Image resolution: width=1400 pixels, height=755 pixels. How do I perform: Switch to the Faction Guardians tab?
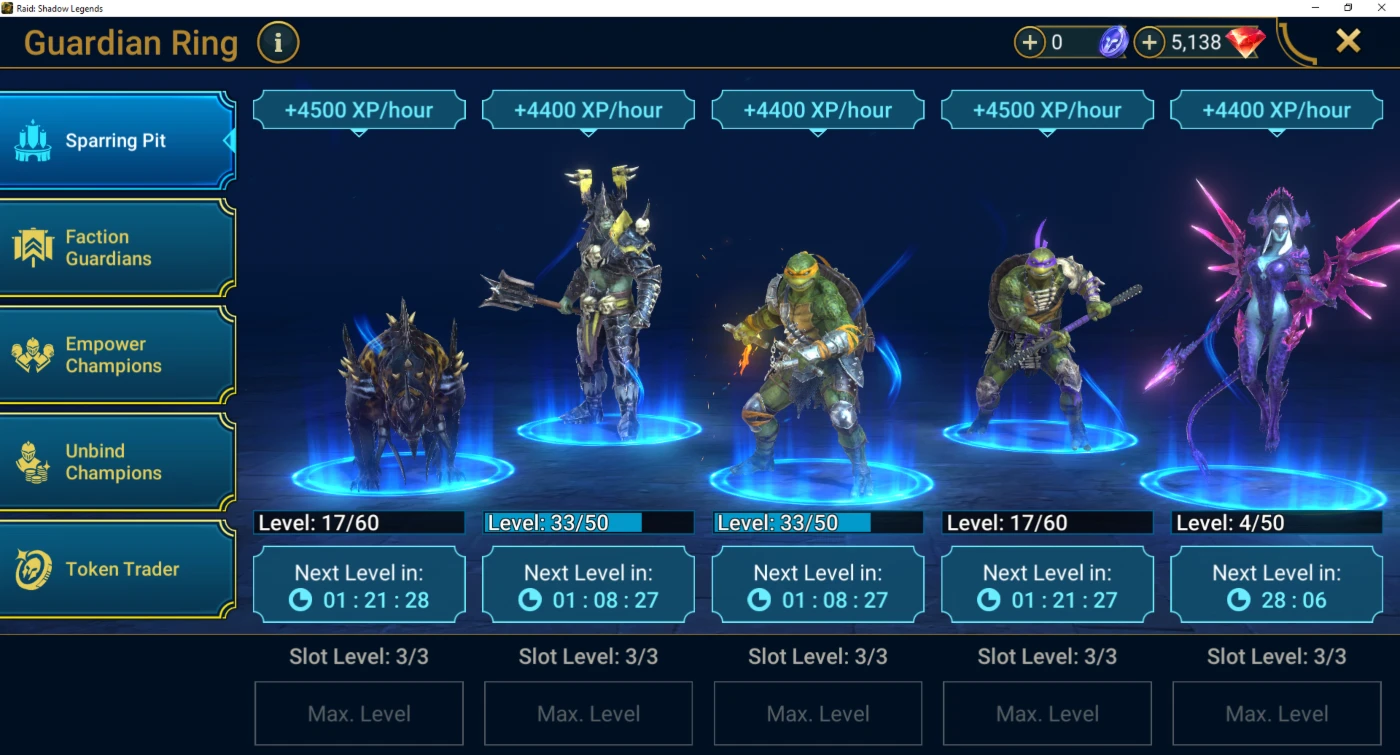(x=116, y=248)
